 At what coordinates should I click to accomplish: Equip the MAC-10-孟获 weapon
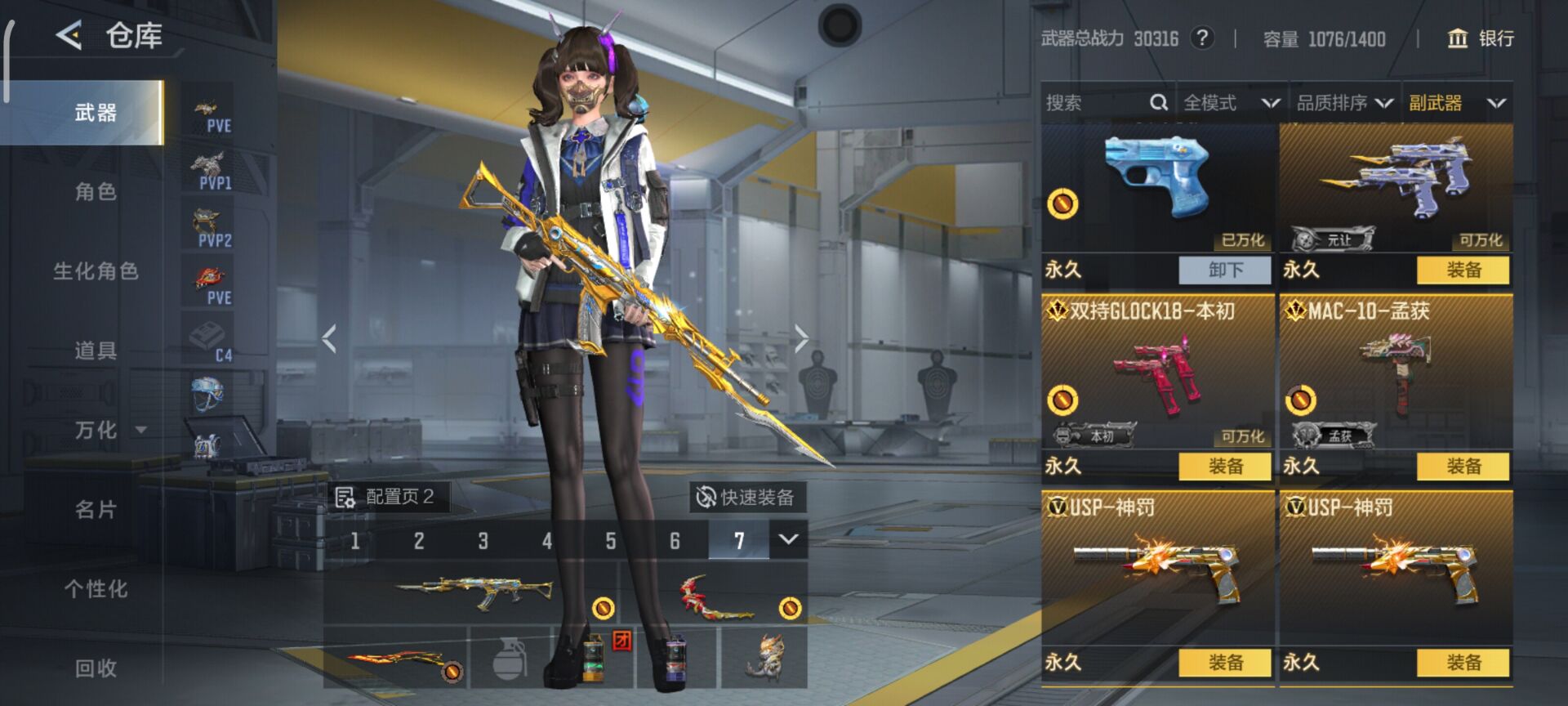[x=1463, y=466]
